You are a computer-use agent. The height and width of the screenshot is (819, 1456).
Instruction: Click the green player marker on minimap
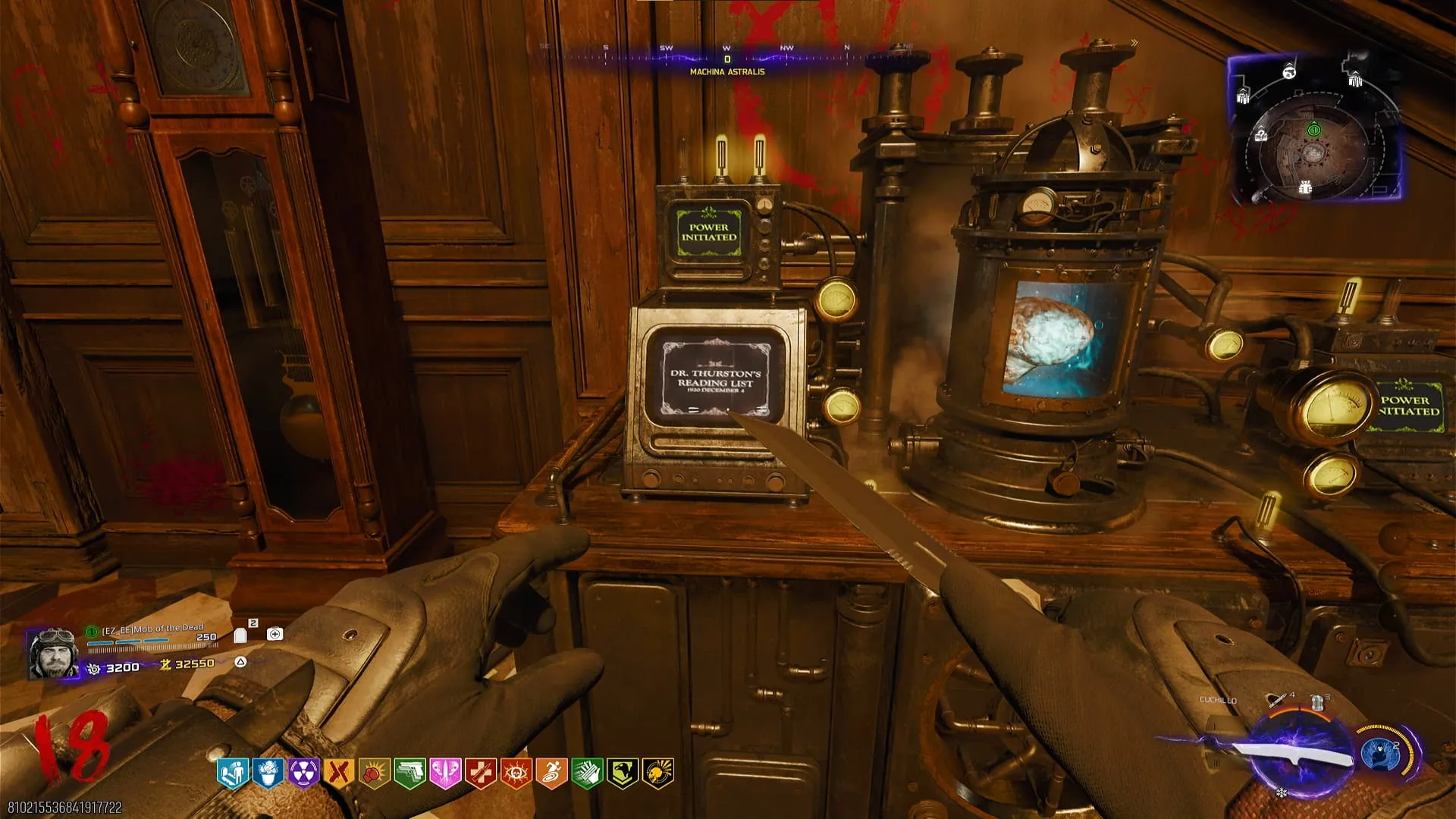pyautogui.click(x=1313, y=130)
